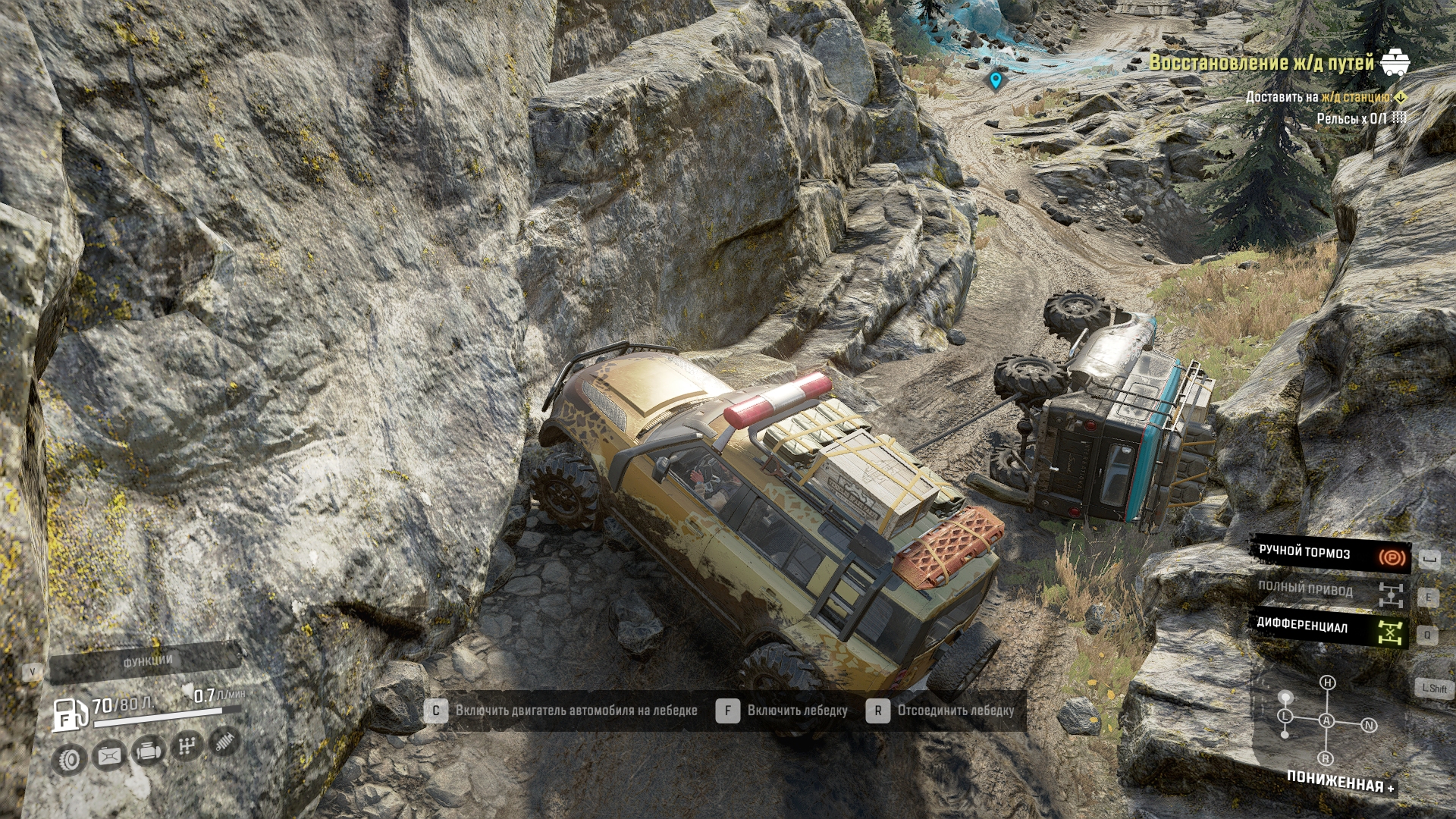Open the Функции panel
Image resolution: width=1456 pixels, height=819 pixels.
point(147,661)
